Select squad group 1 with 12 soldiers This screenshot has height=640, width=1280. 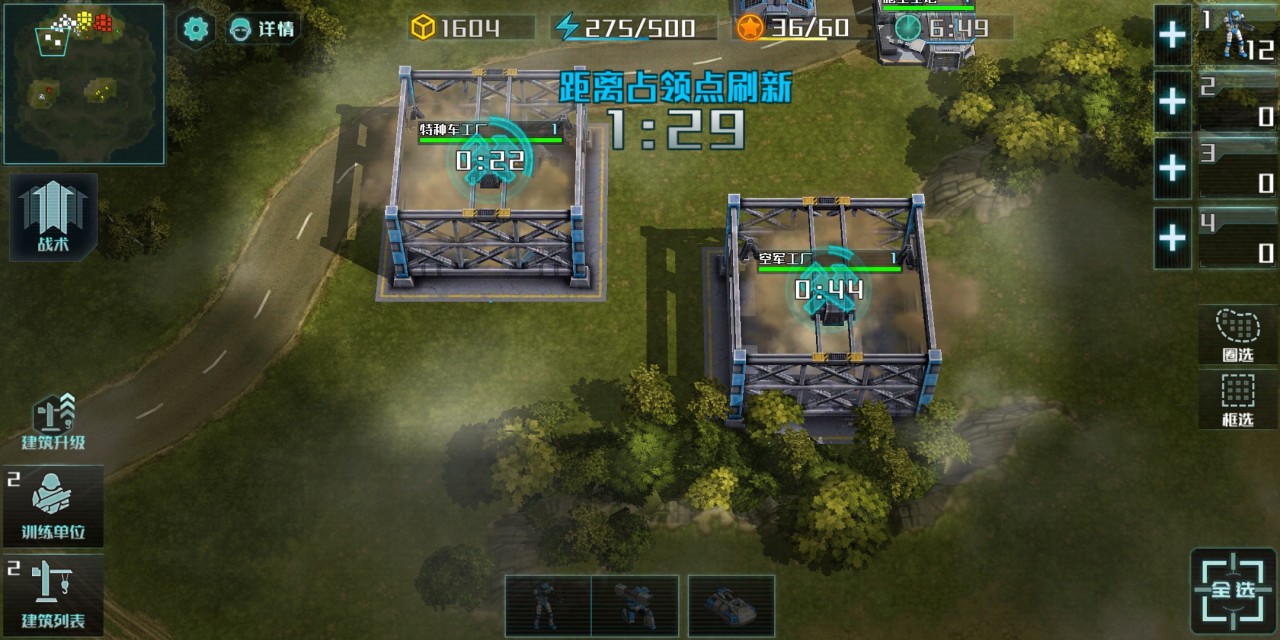pos(1238,35)
